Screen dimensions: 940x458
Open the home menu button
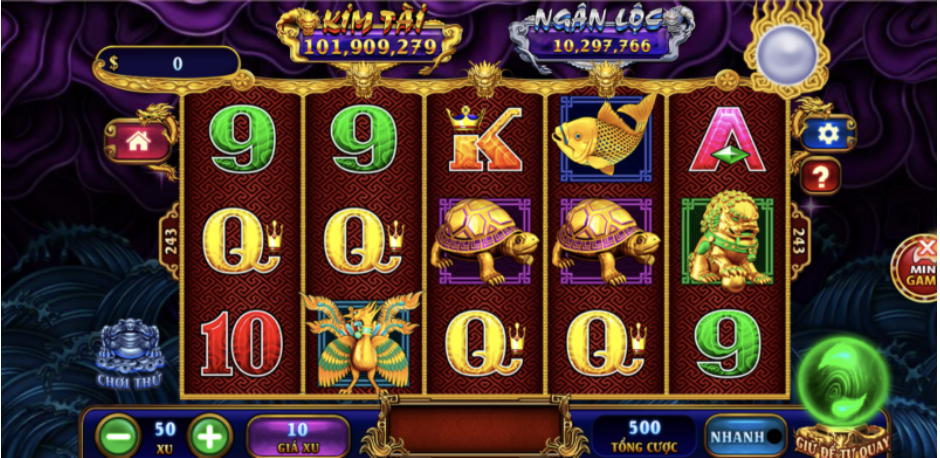138,141
